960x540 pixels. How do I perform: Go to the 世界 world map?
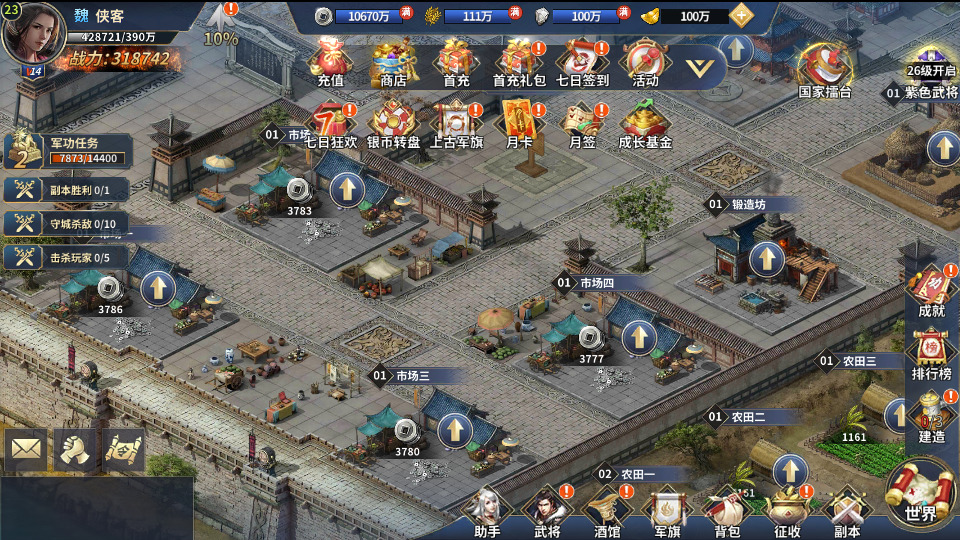[x=921, y=494]
